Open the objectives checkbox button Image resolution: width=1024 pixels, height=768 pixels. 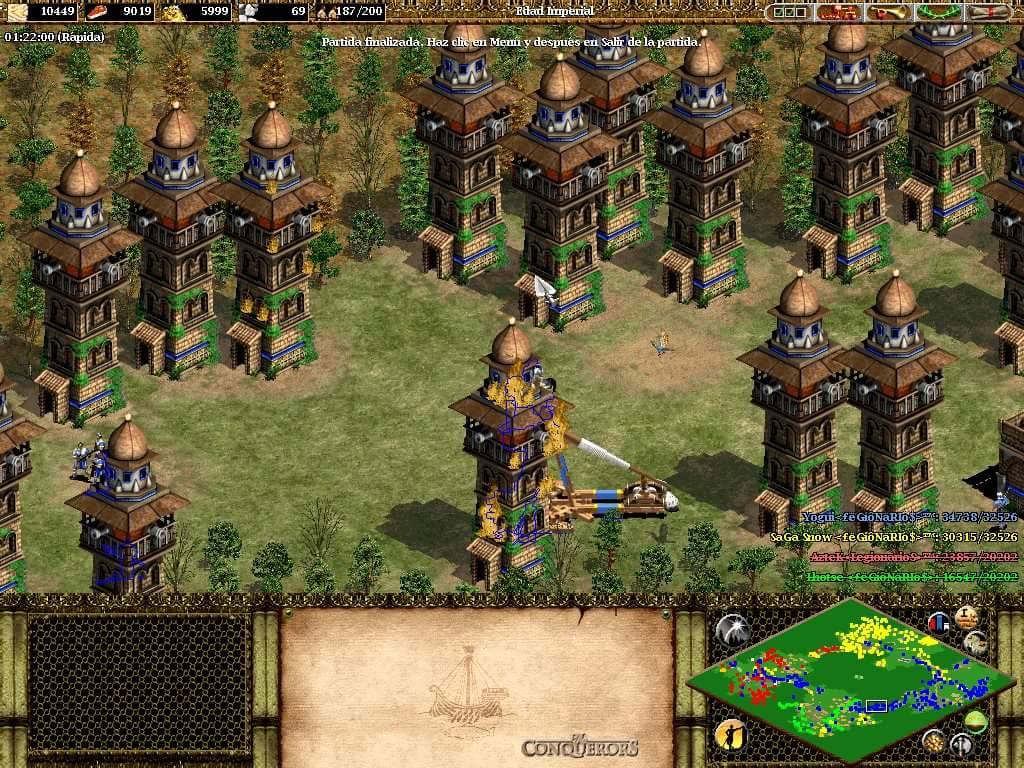pos(788,12)
